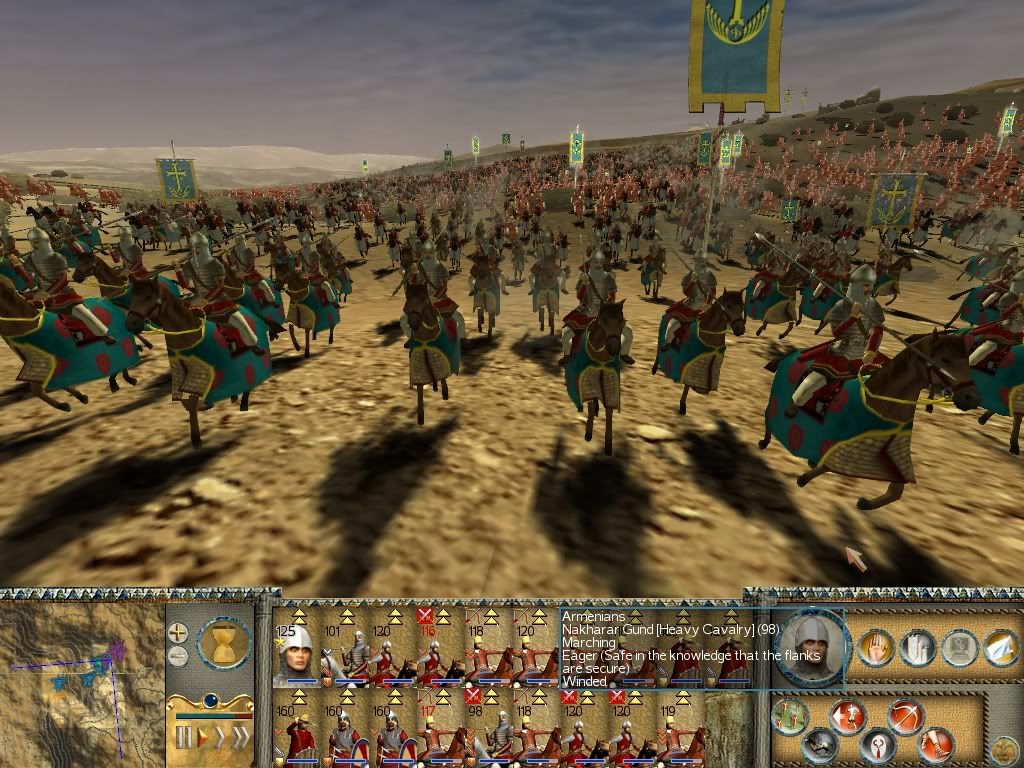Click the general's portrait in the command panel
This screenshot has width=1024, height=768.
[x=809, y=648]
